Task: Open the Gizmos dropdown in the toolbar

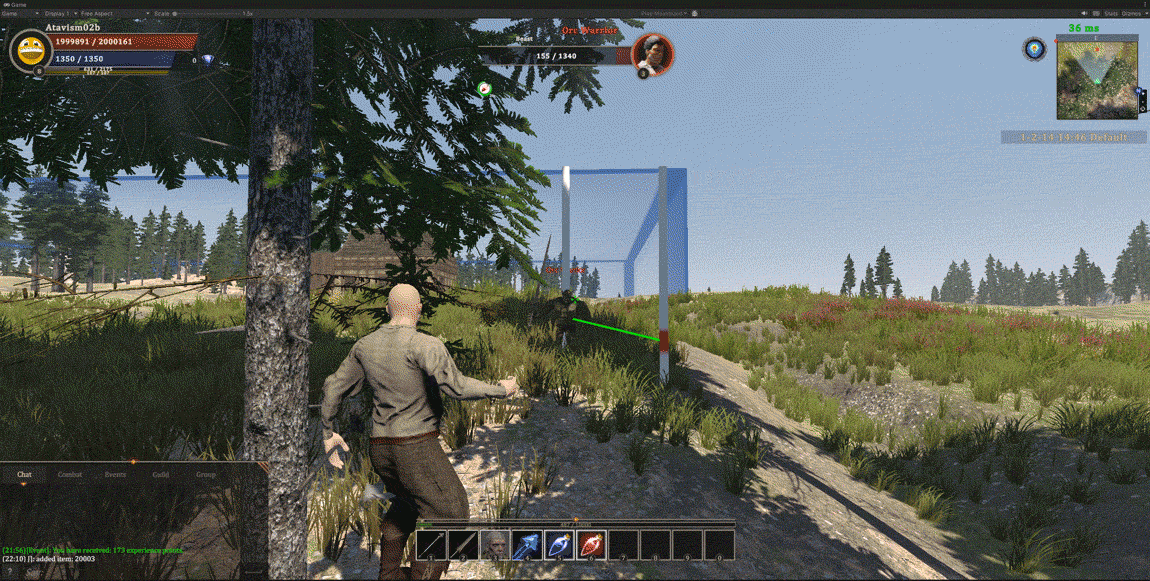Action: point(1132,13)
